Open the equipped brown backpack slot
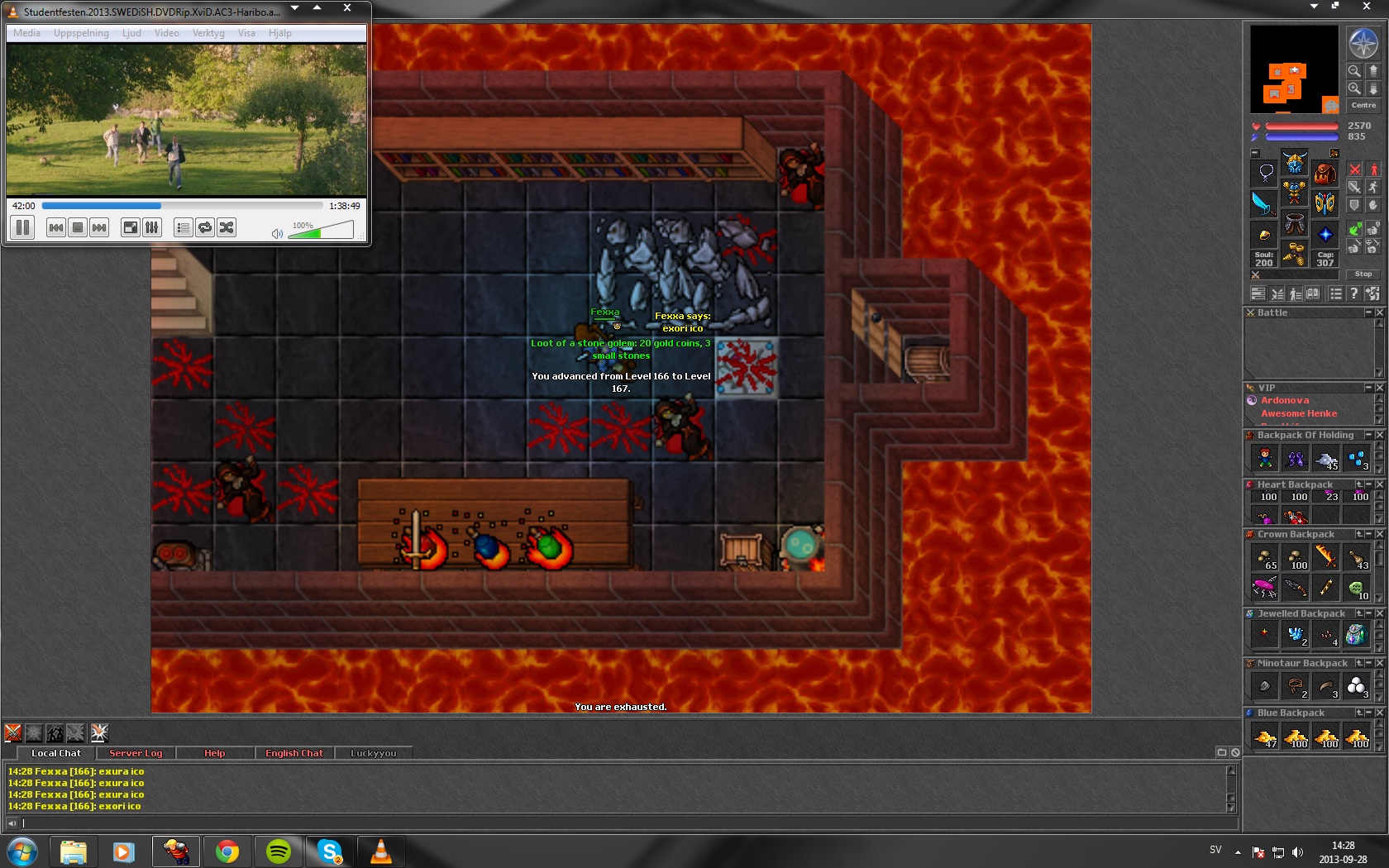 click(x=1325, y=174)
